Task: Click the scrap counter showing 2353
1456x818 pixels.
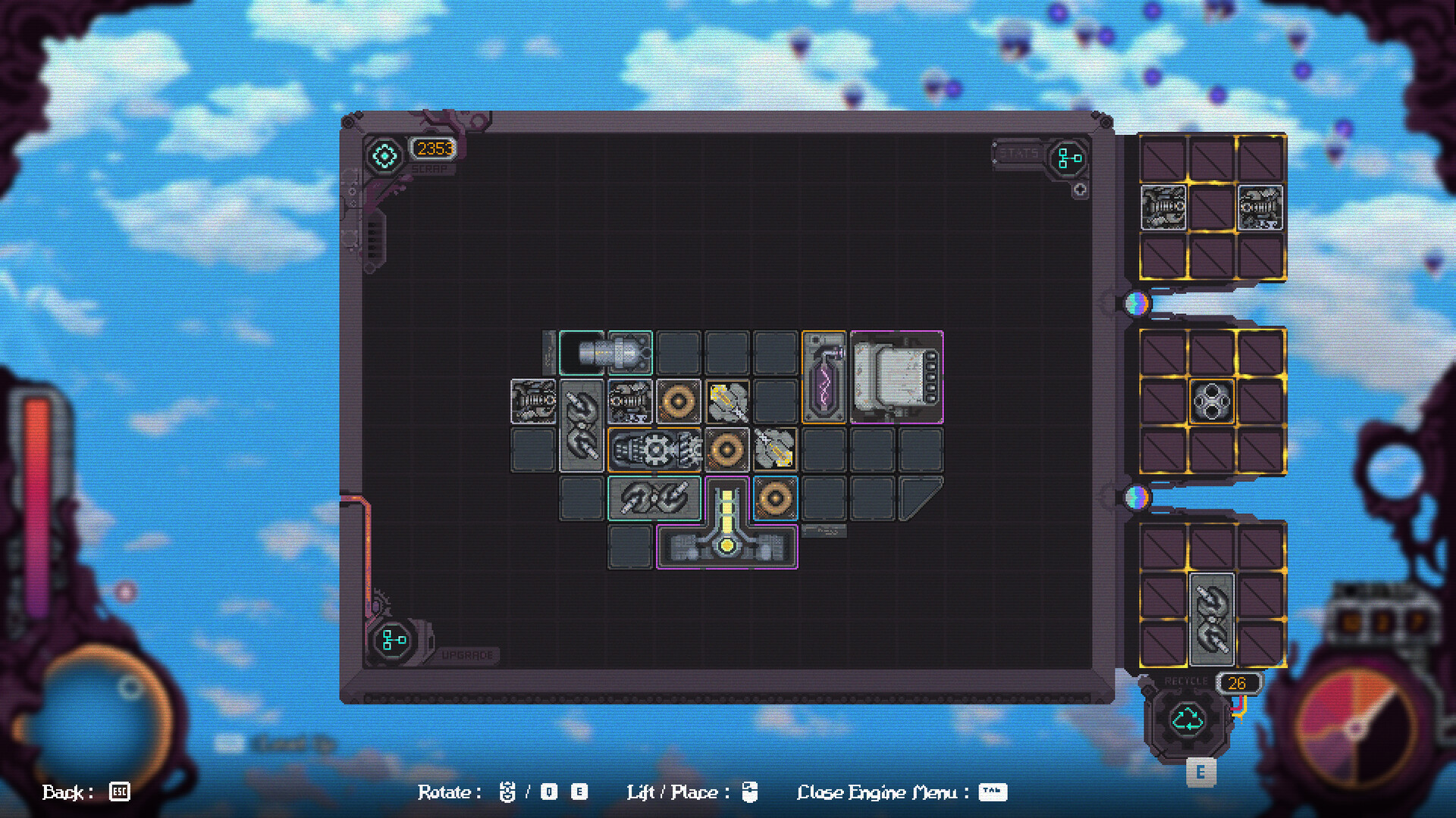Action: (431, 149)
